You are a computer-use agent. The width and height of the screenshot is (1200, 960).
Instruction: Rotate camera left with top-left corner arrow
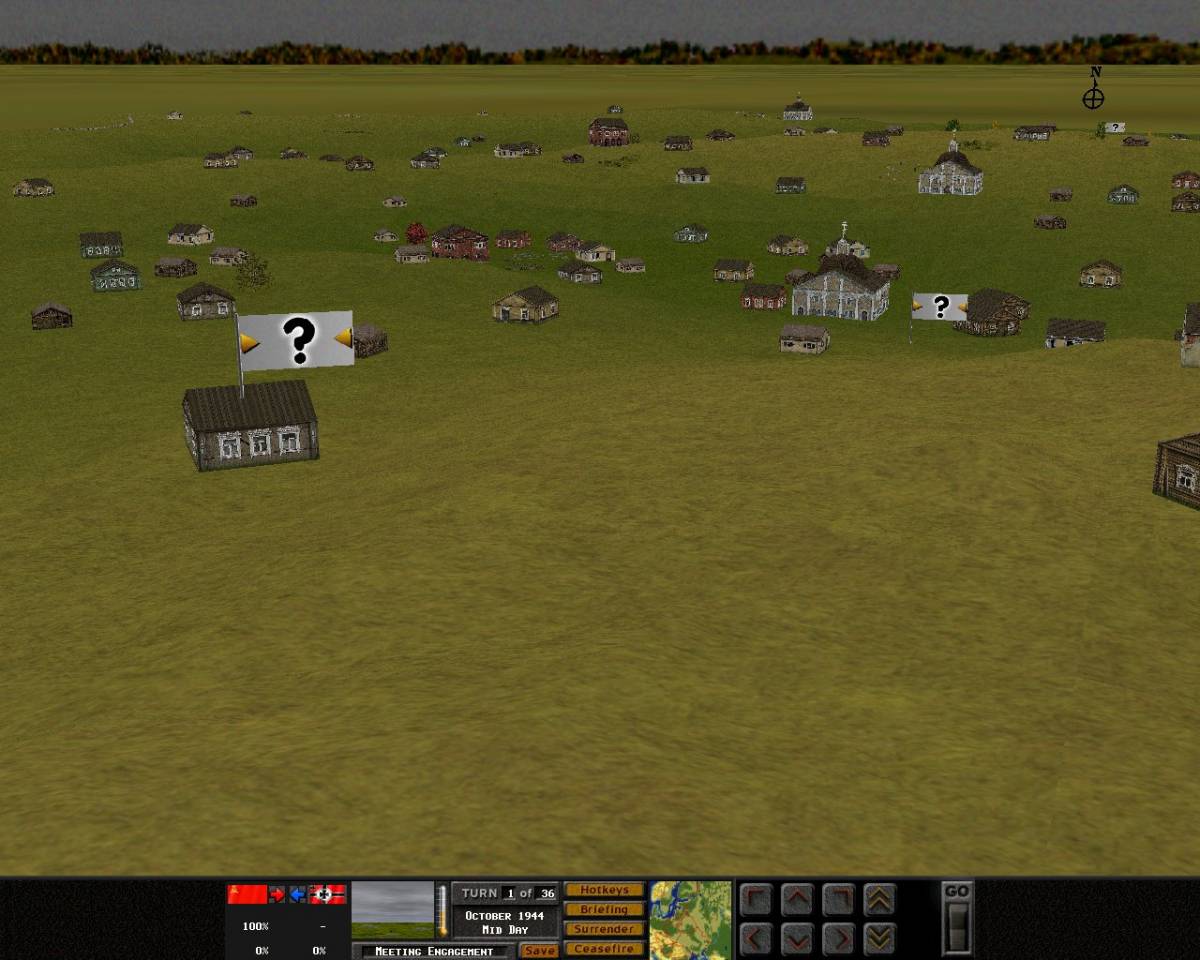point(757,899)
